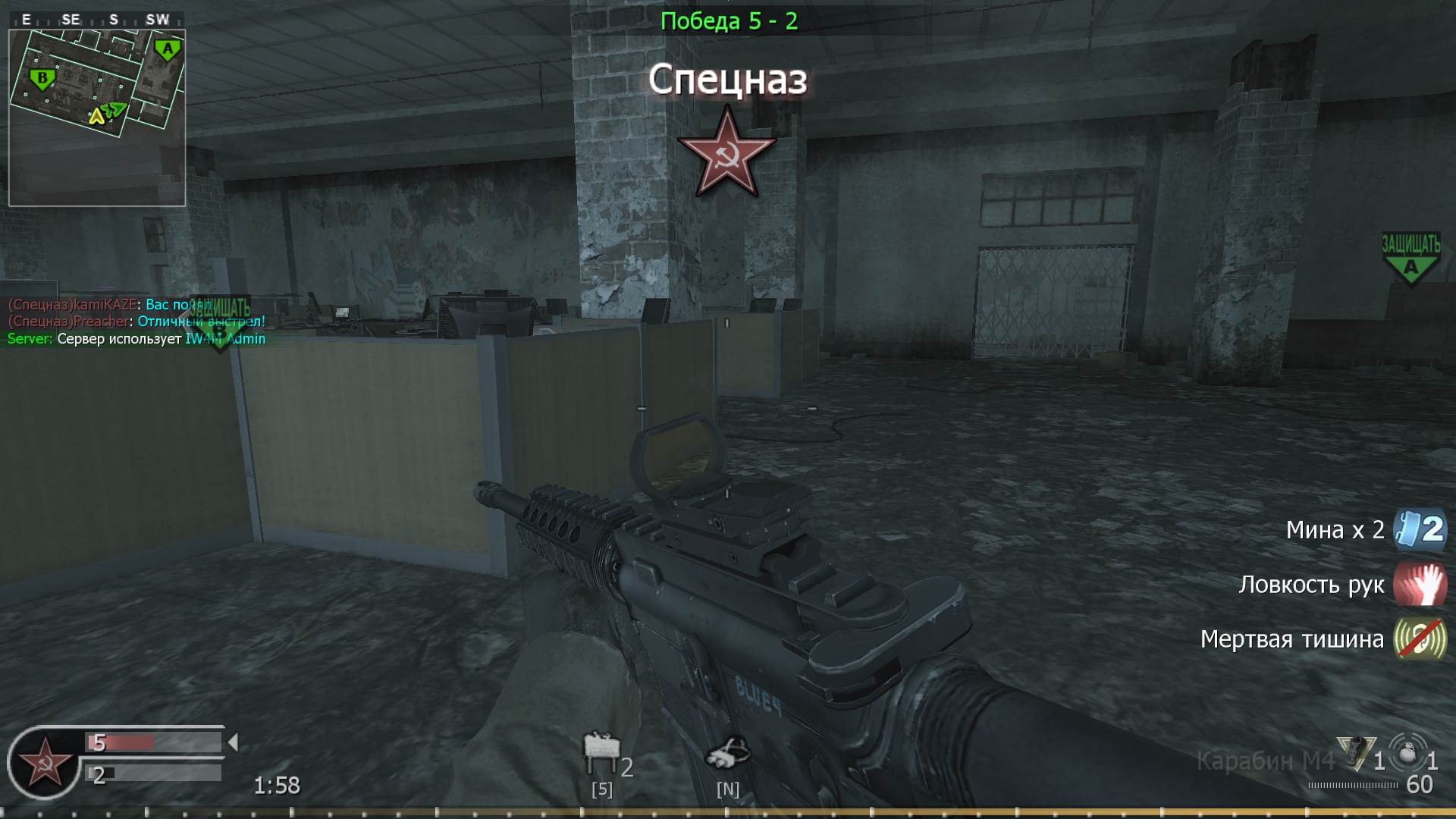Click the E compass heading on the minimap

click(x=27, y=20)
